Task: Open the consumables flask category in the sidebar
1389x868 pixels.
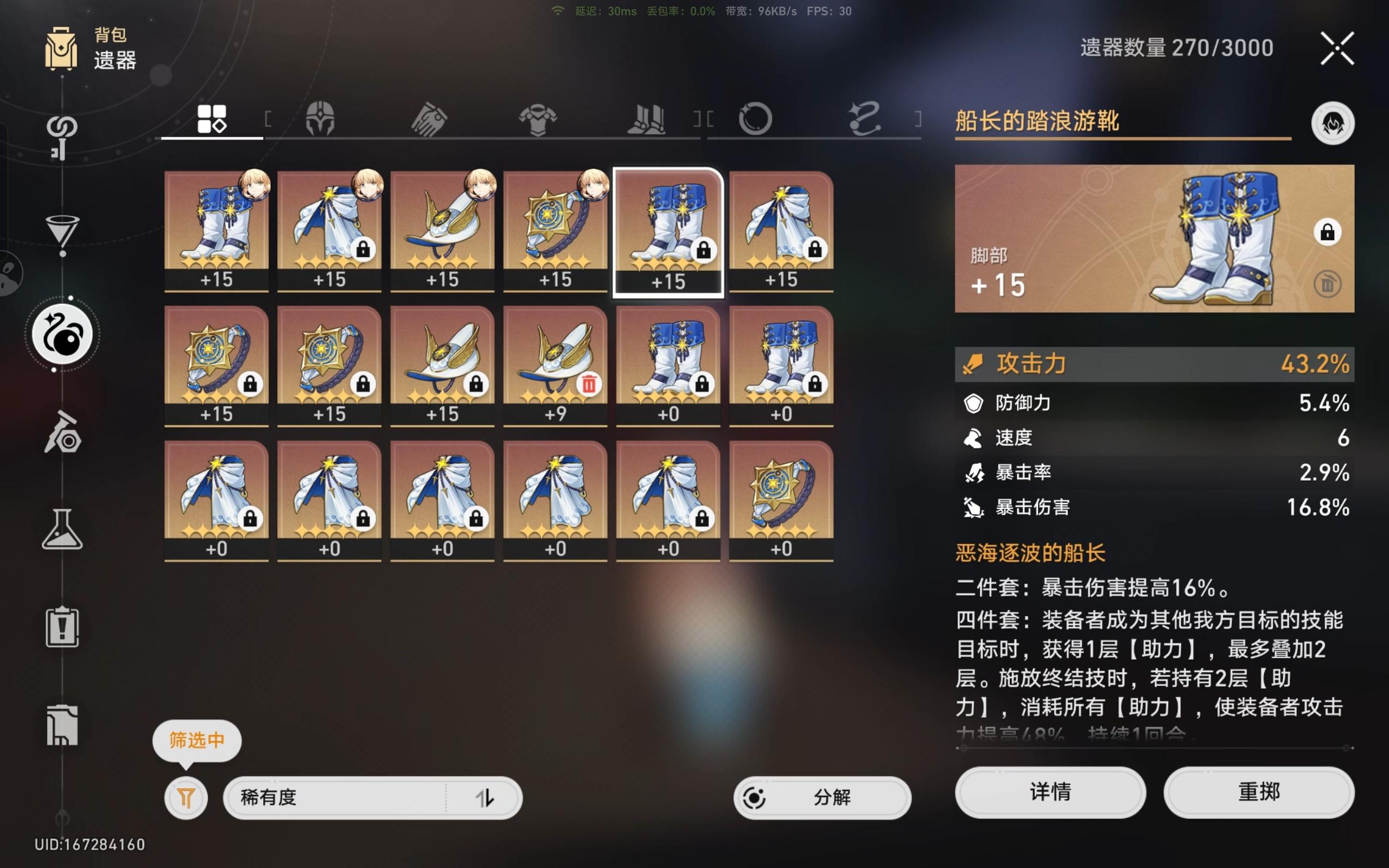Action: pyautogui.click(x=63, y=529)
